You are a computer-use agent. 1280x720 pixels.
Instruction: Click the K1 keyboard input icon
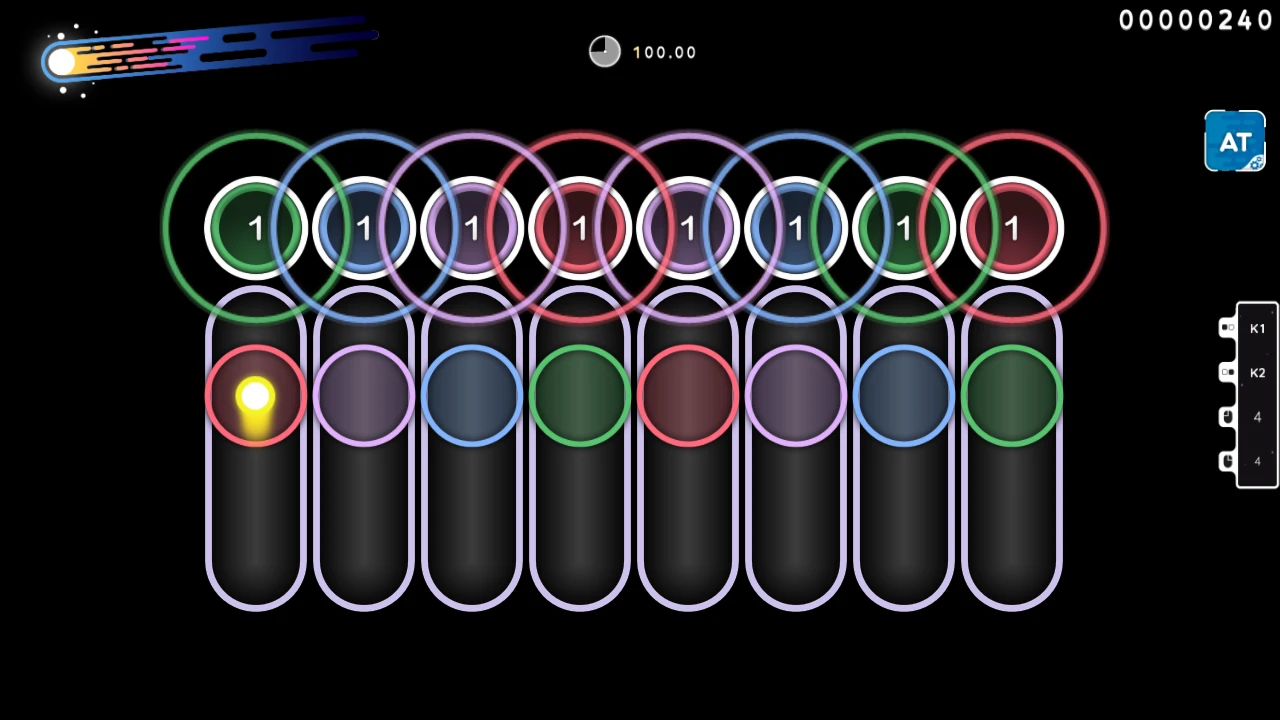1228,328
